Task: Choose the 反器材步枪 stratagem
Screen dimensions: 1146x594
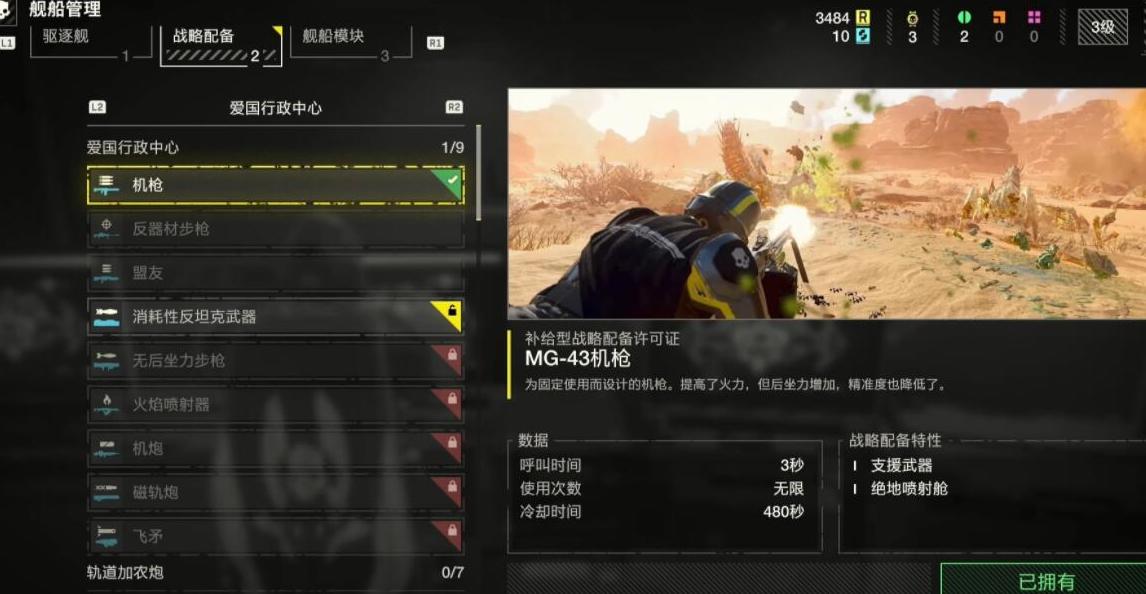Action: (x=275, y=229)
